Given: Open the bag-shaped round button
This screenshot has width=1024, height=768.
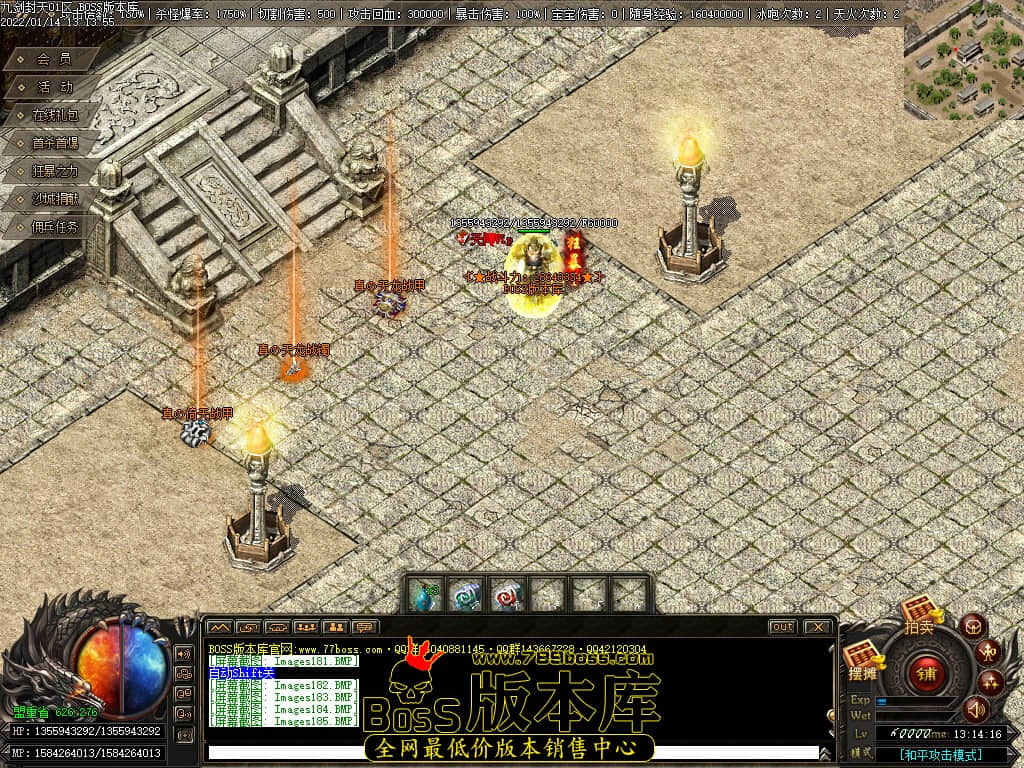Looking at the screenshot, I should coord(972,627).
